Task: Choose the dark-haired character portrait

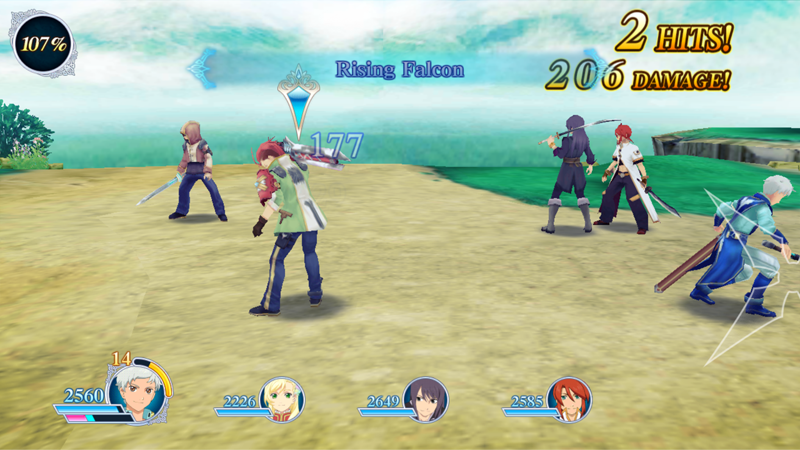Action: coord(426,399)
